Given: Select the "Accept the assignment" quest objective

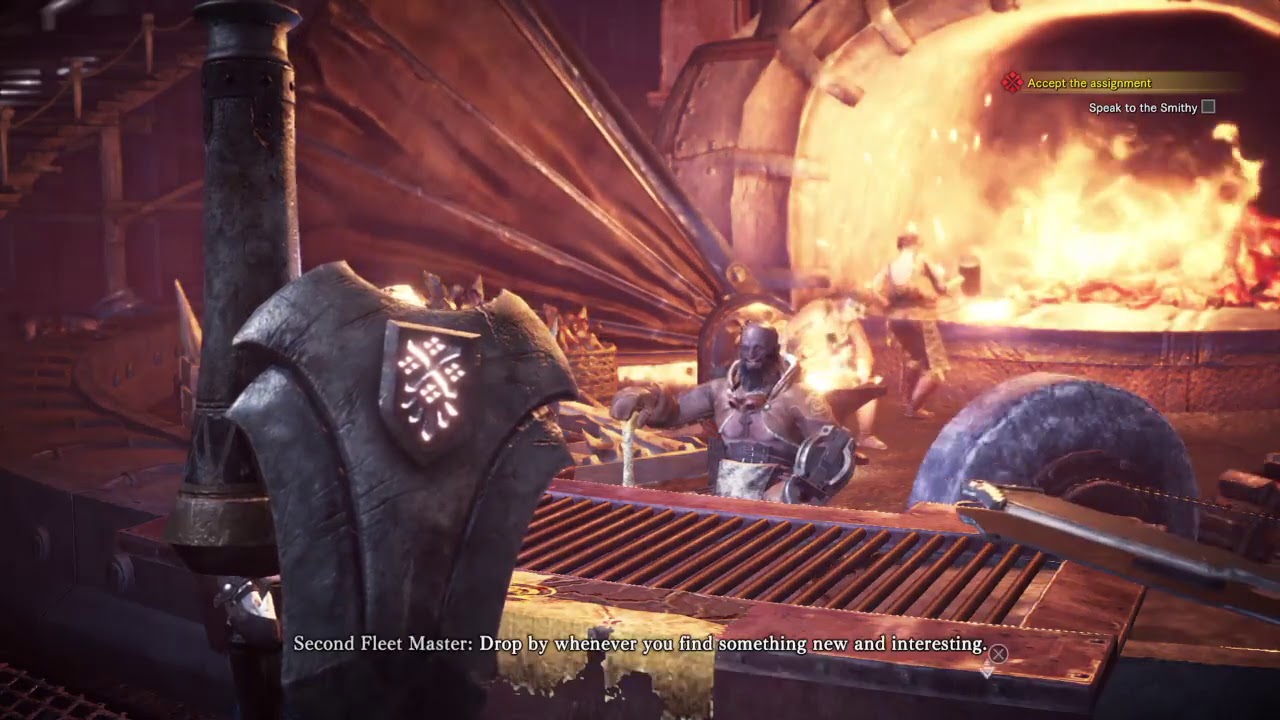Looking at the screenshot, I should click(x=1089, y=83).
